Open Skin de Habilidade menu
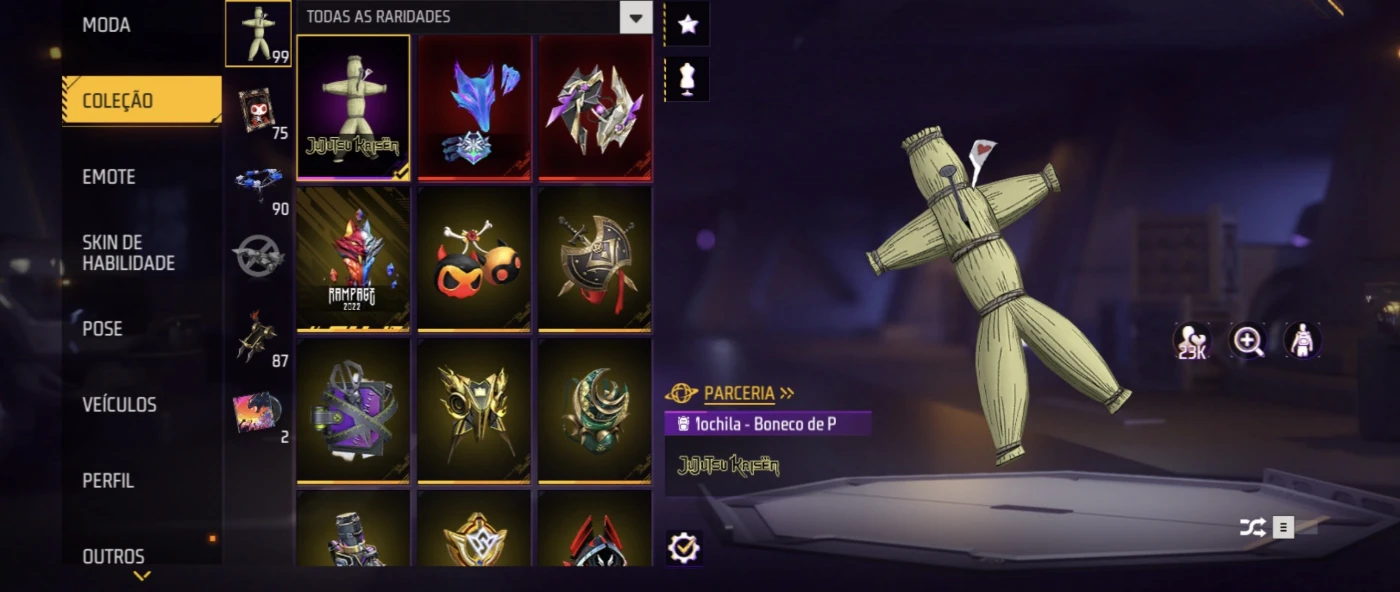The width and height of the screenshot is (1400, 592). pos(128,253)
